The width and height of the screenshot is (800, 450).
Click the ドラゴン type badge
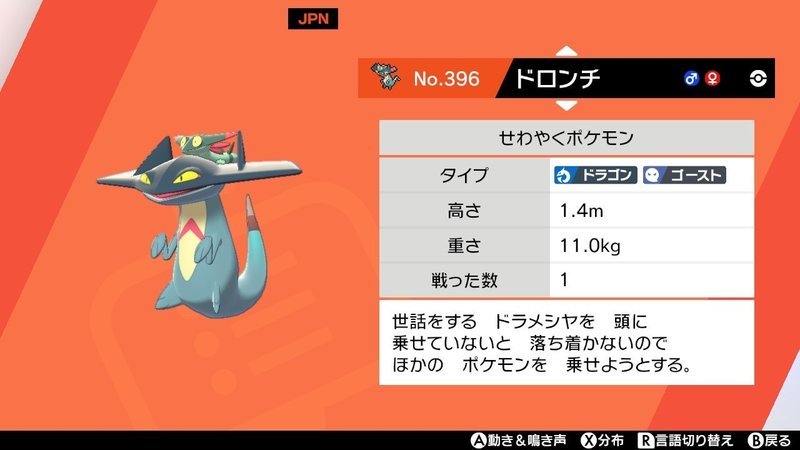595,176
